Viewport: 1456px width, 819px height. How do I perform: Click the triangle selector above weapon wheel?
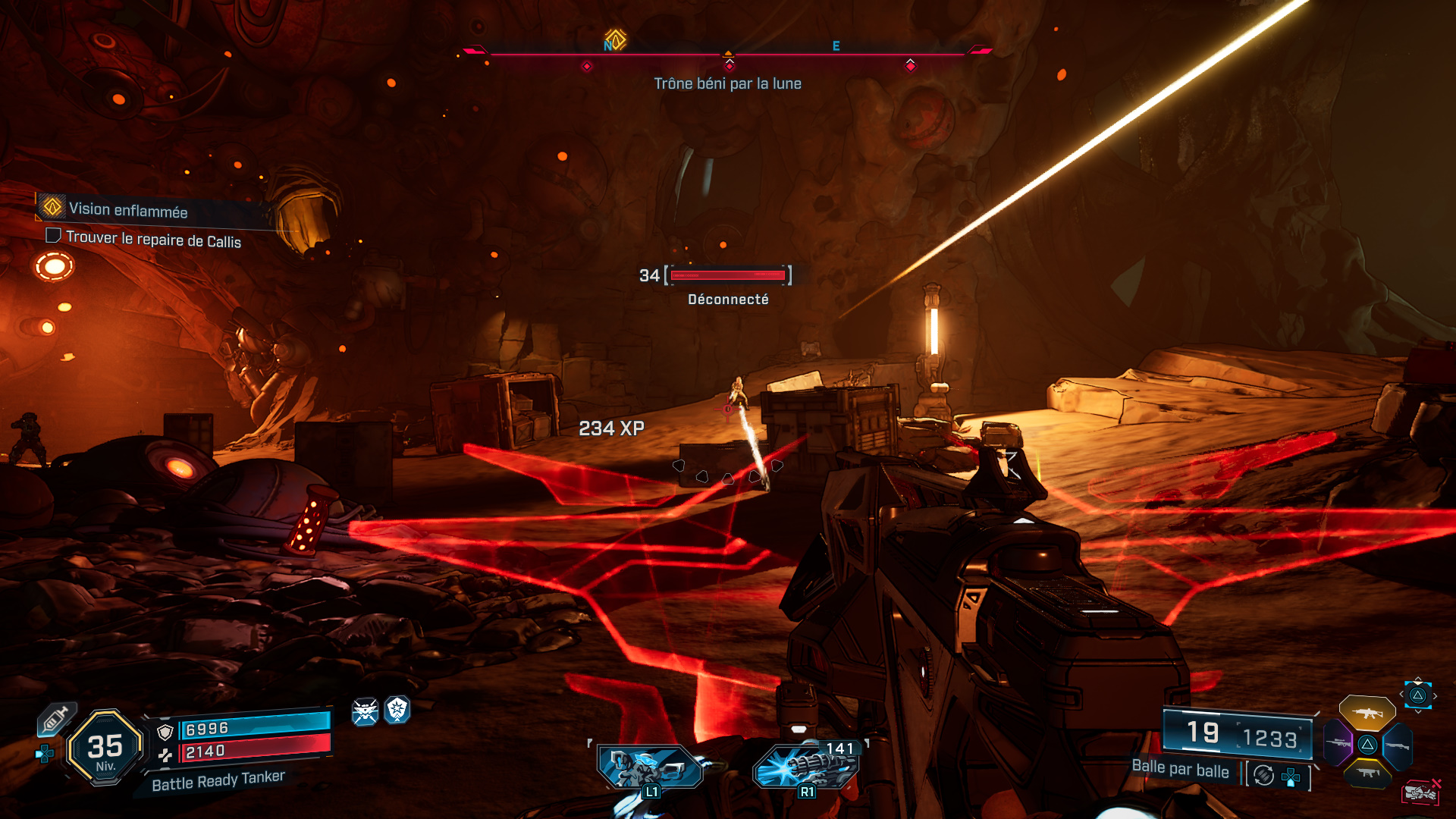(x=1417, y=695)
